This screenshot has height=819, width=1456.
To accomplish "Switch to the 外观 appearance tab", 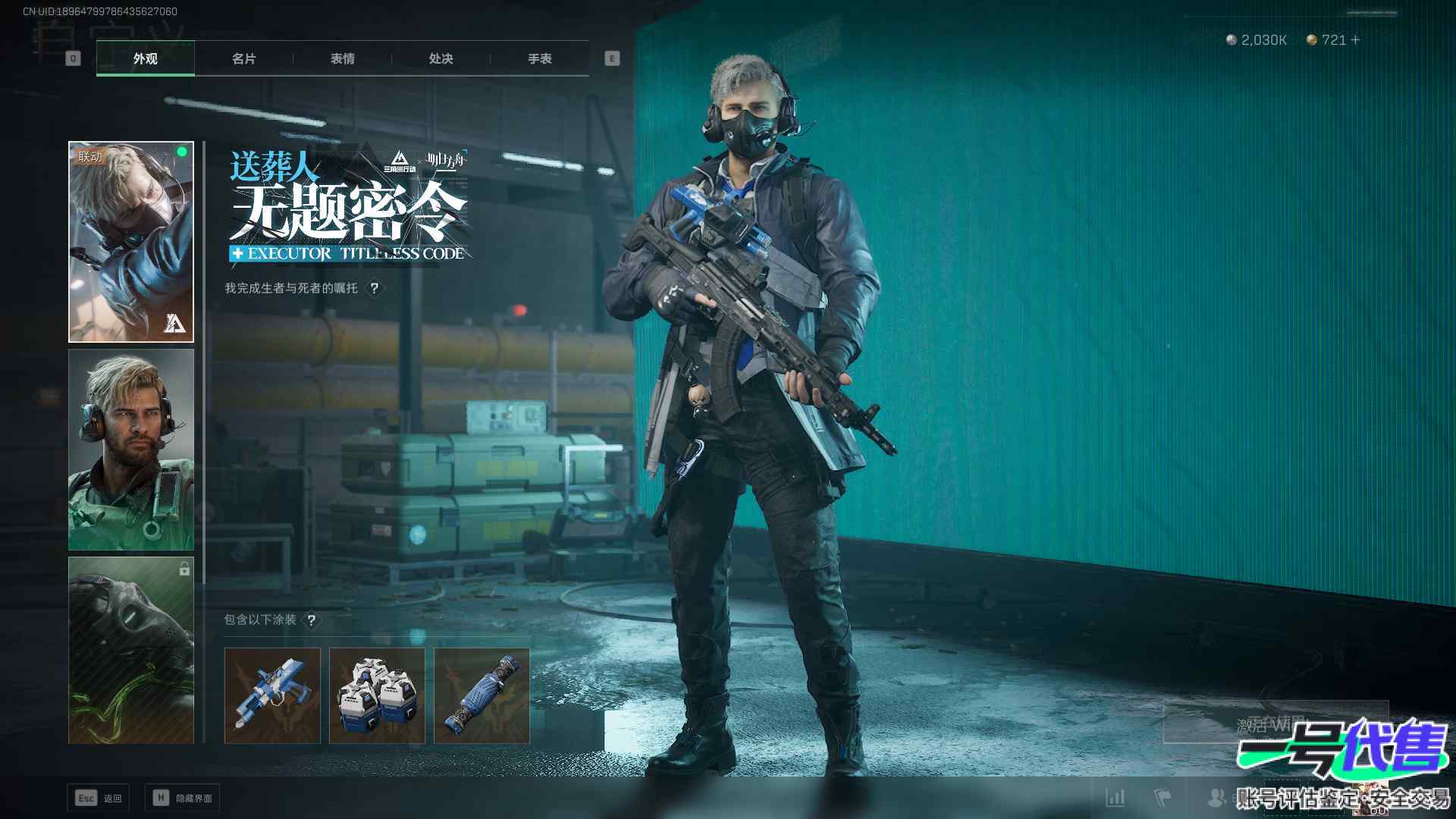I will pyautogui.click(x=145, y=58).
